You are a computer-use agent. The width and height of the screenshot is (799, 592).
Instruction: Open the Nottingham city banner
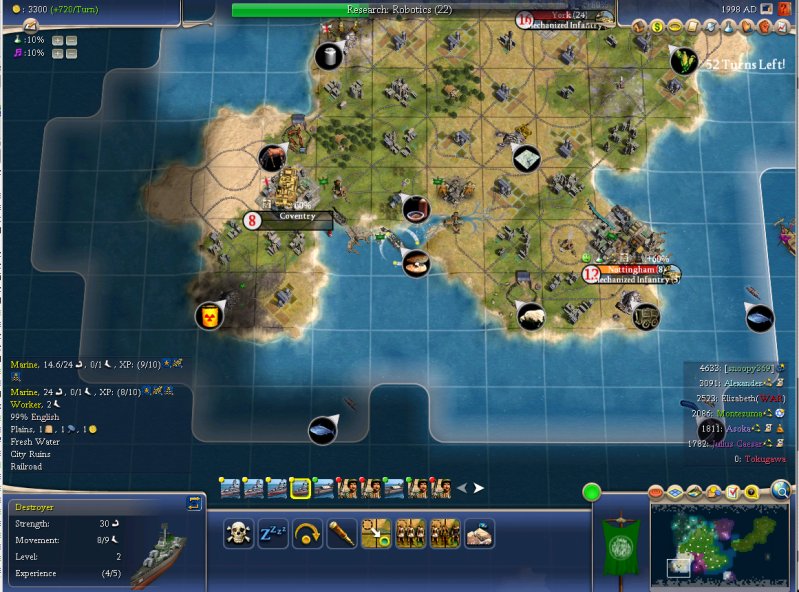pyautogui.click(x=630, y=270)
